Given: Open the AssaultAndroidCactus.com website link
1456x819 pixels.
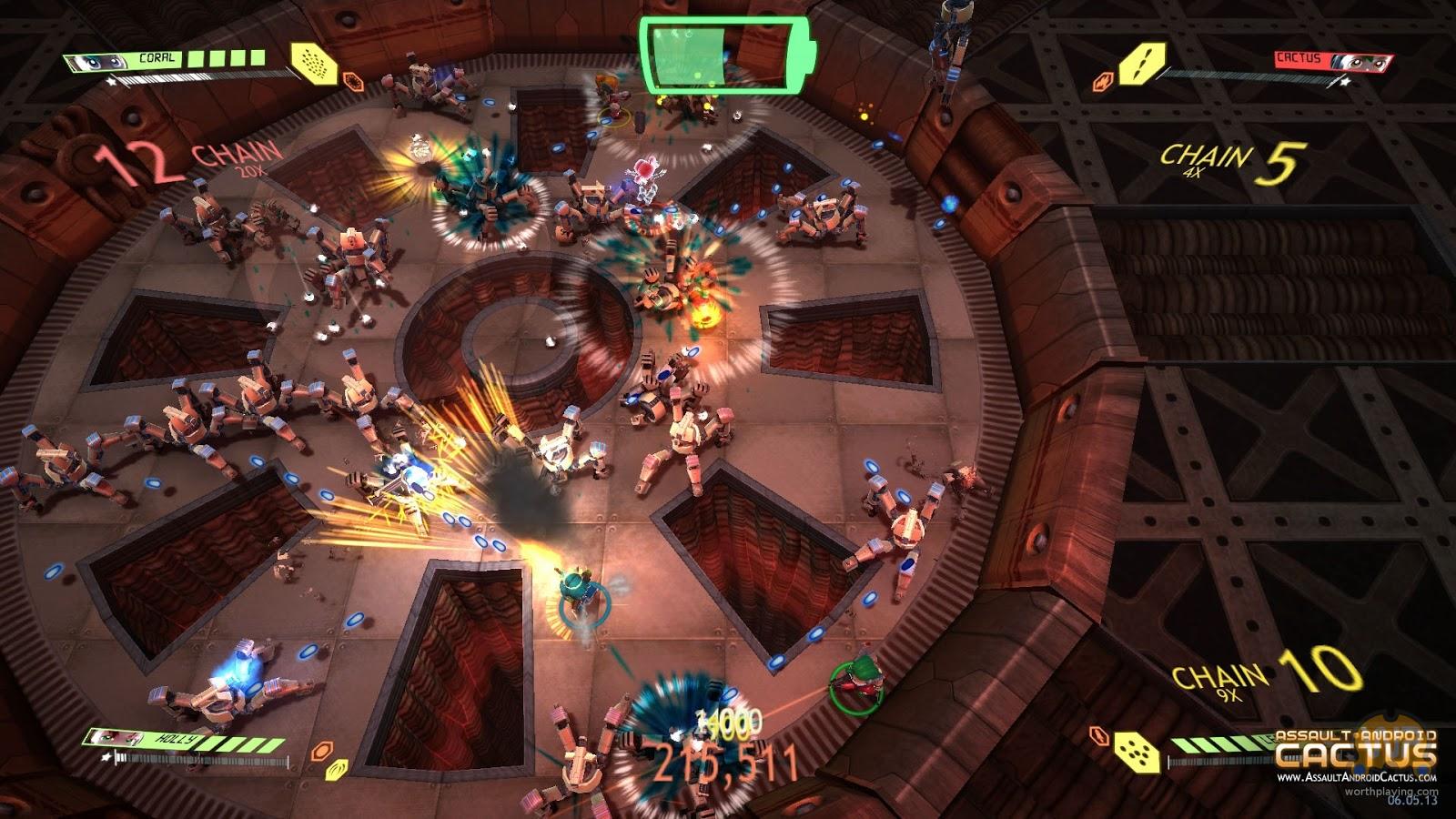Looking at the screenshot, I should tap(1356, 778).
